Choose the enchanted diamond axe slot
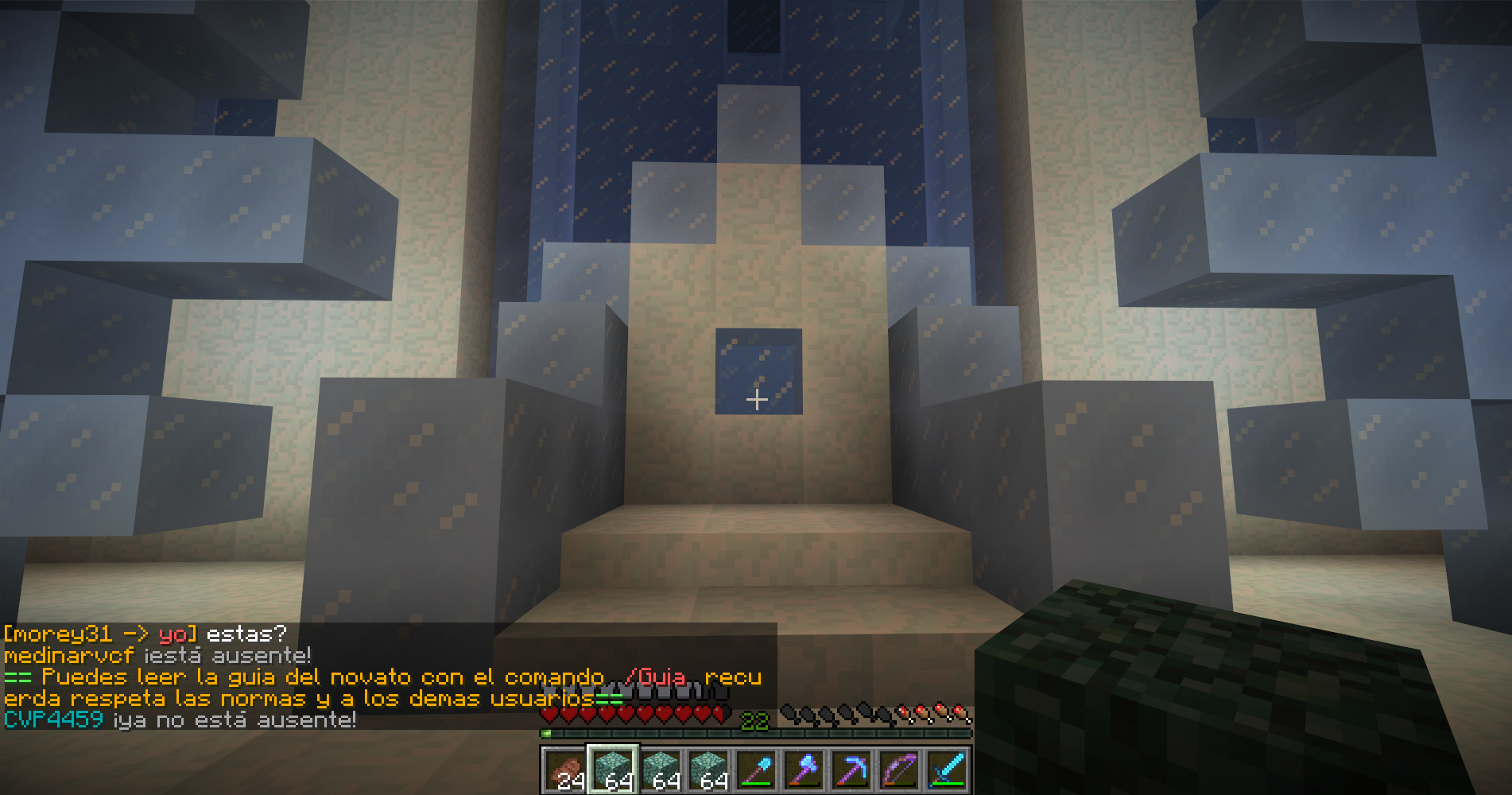The height and width of the screenshot is (795, 1512). [x=804, y=770]
